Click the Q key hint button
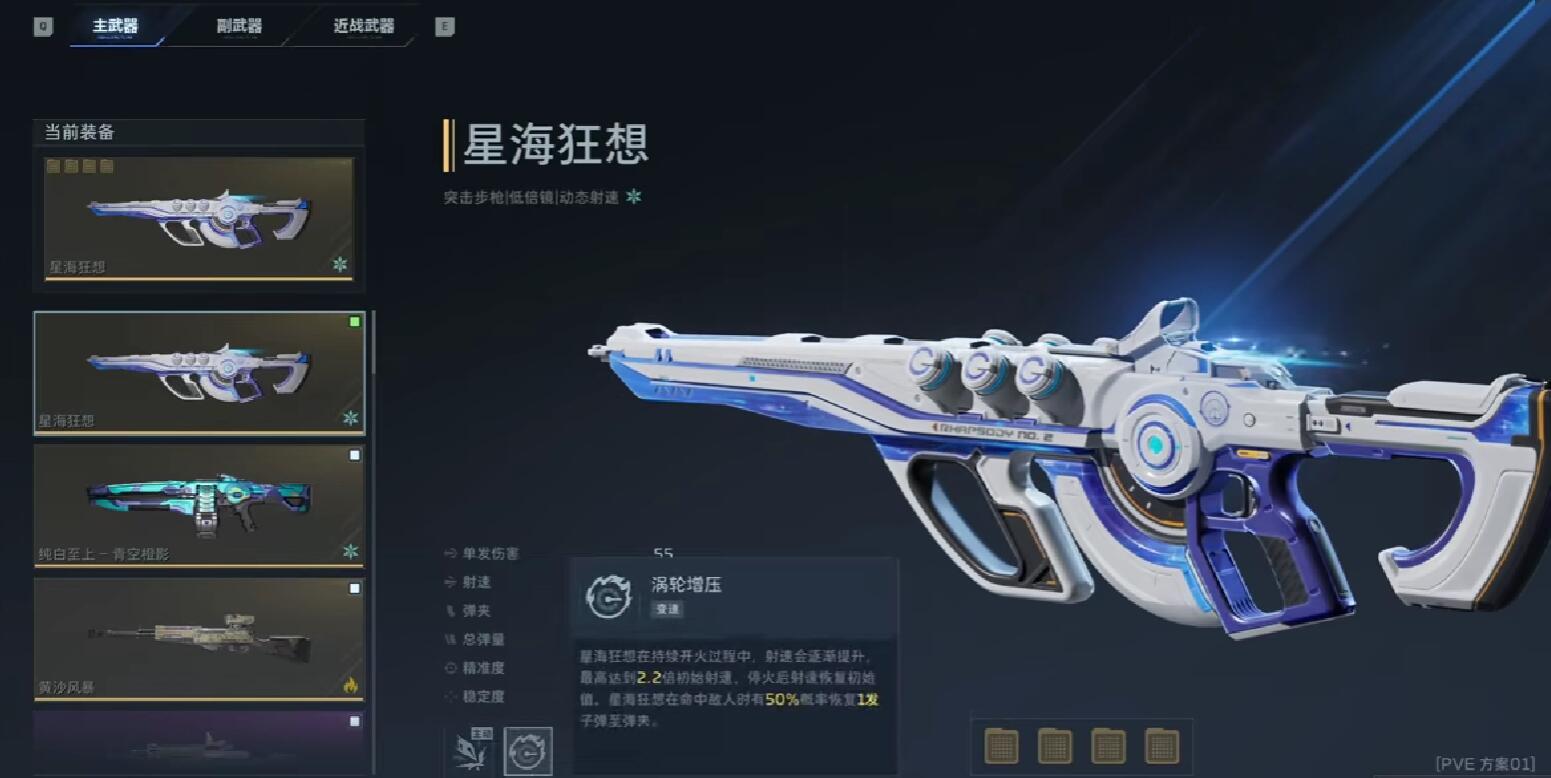The width and height of the screenshot is (1551, 778). [x=41, y=26]
